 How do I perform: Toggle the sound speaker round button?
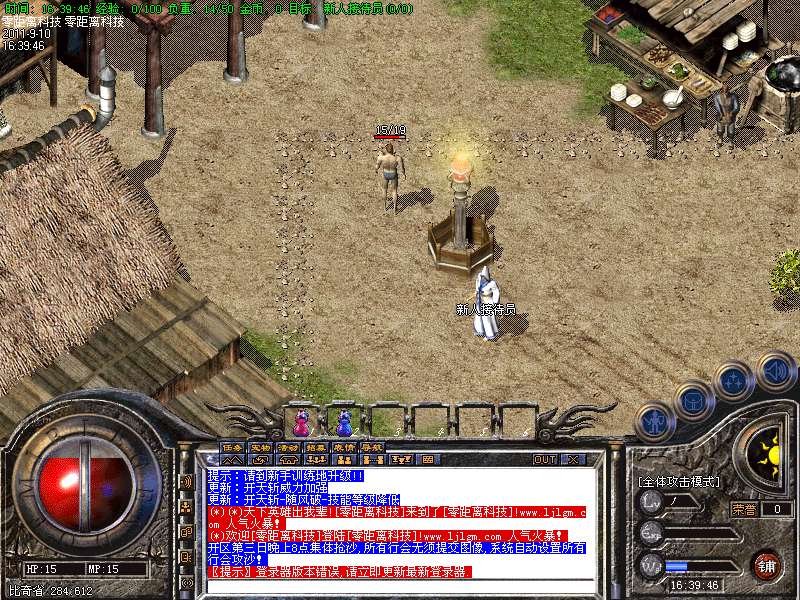775,371
